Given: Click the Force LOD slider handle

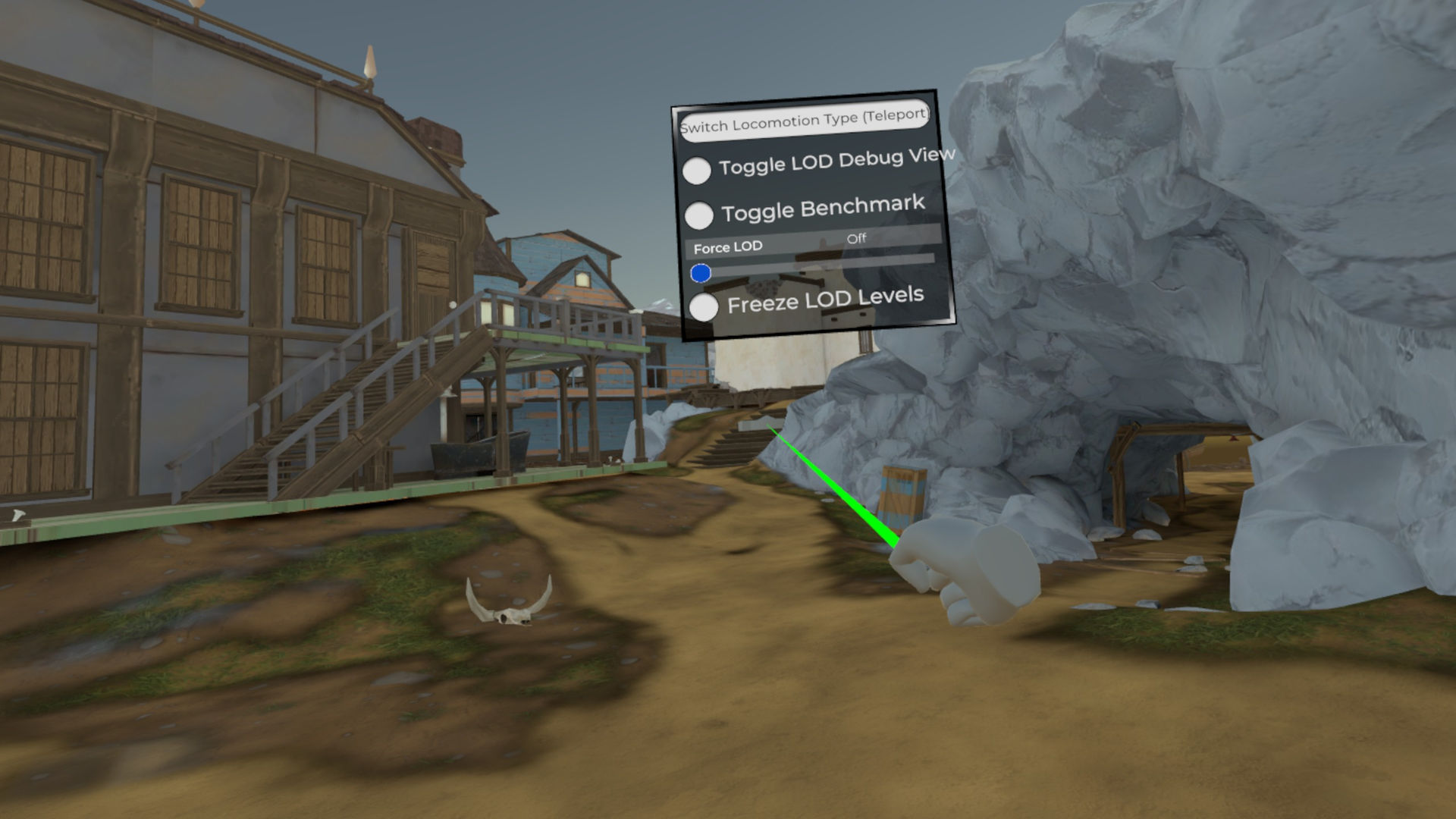Looking at the screenshot, I should (x=701, y=272).
